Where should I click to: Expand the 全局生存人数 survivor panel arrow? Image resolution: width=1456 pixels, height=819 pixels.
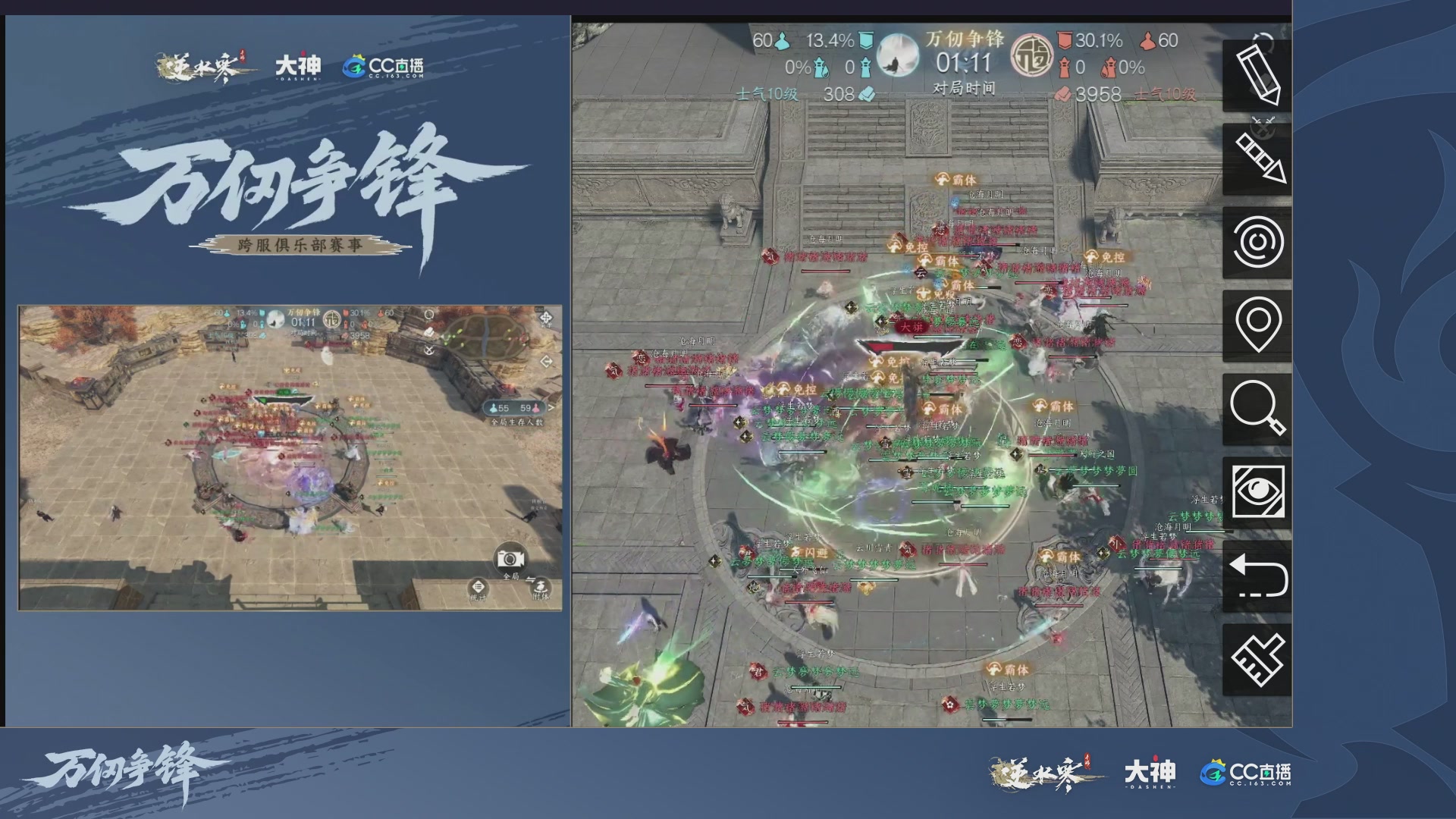point(552,408)
